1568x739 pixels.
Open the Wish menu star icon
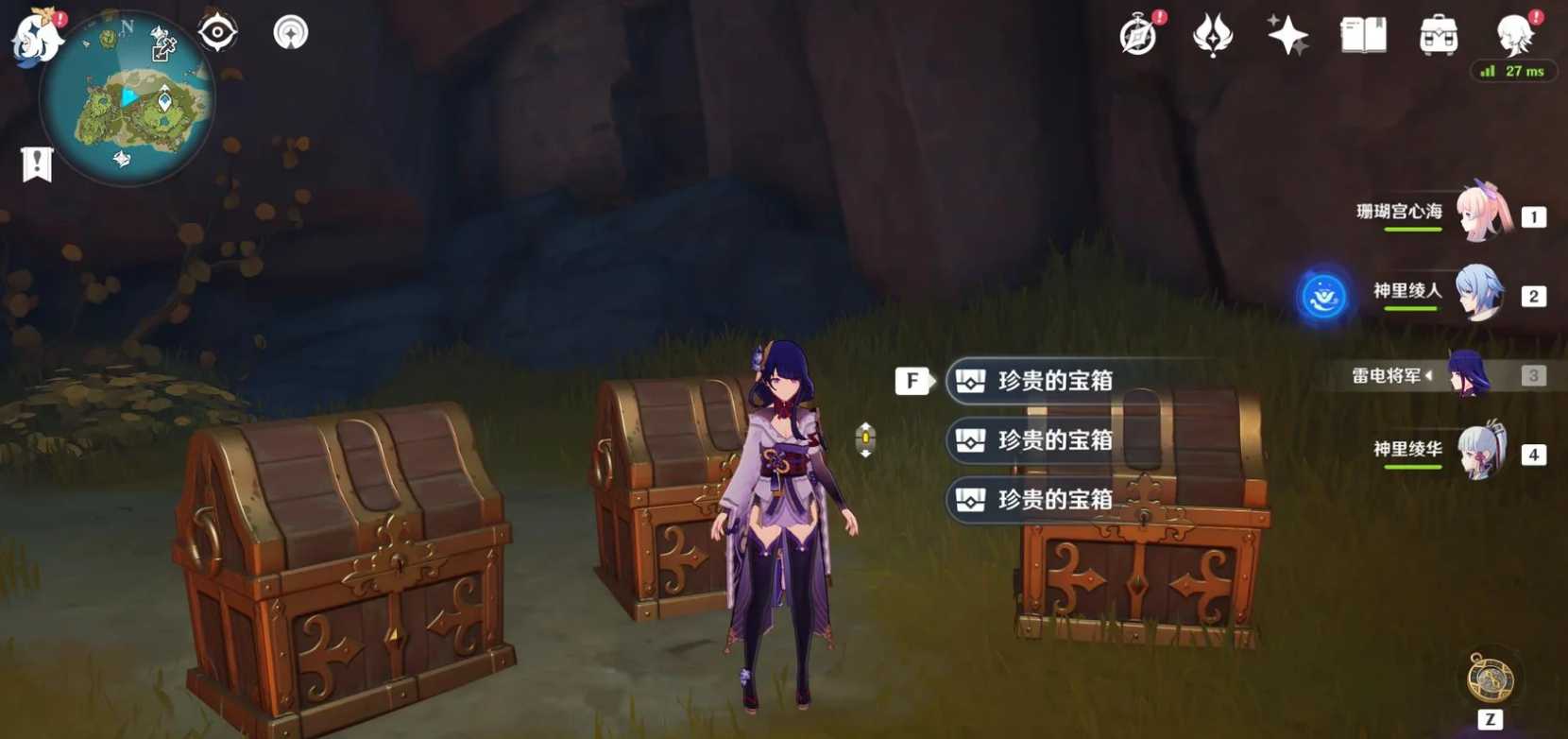[1290, 34]
